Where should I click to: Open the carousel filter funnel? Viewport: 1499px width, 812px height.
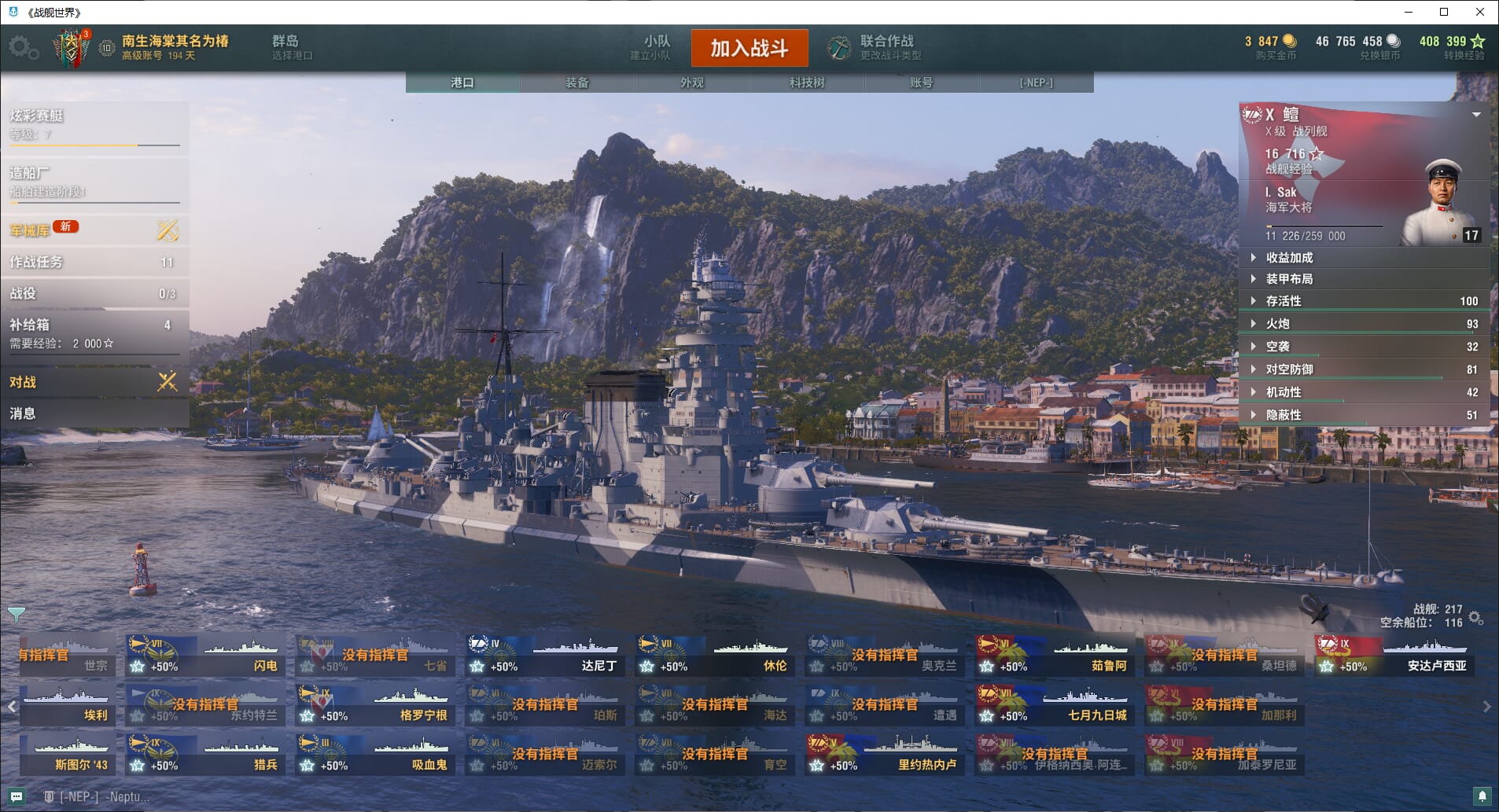click(x=16, y=614)
